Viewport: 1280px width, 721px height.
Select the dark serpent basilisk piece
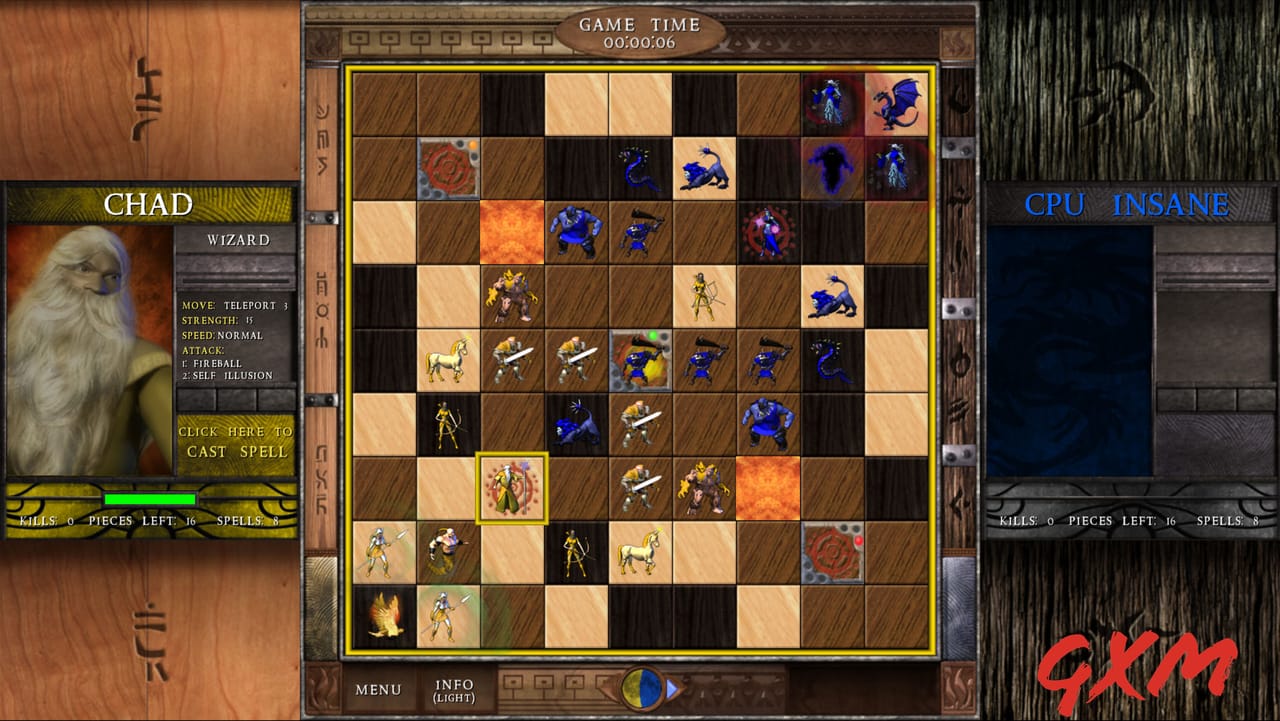pos(635,167)
